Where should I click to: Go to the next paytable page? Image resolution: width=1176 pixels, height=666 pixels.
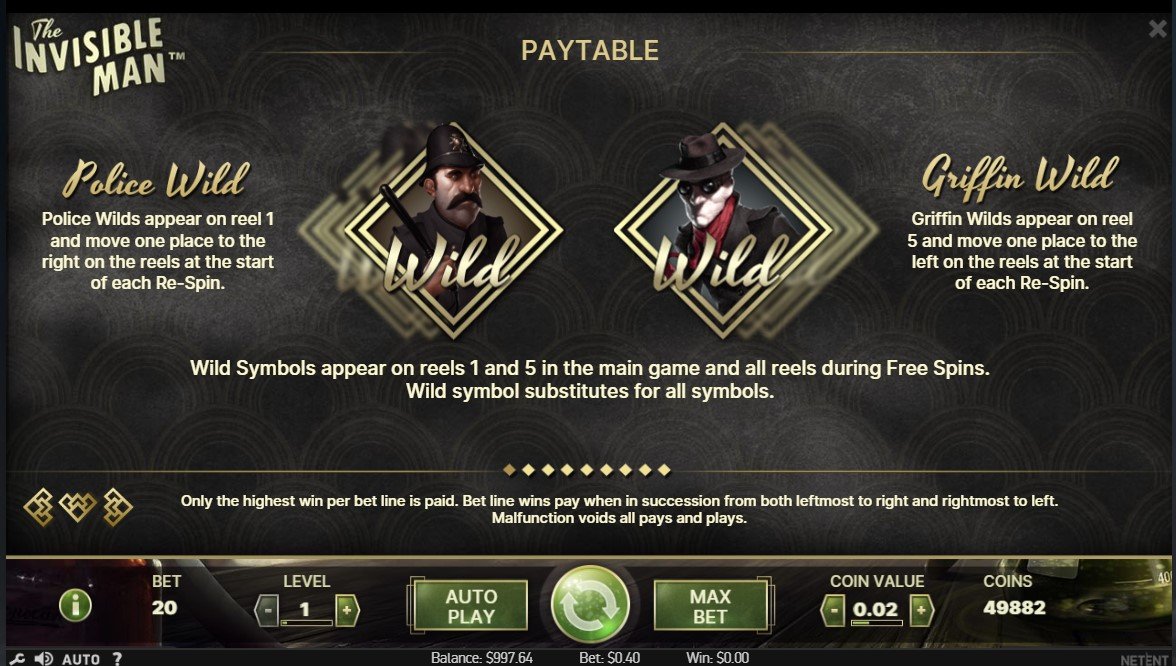[x=117, y=508]
